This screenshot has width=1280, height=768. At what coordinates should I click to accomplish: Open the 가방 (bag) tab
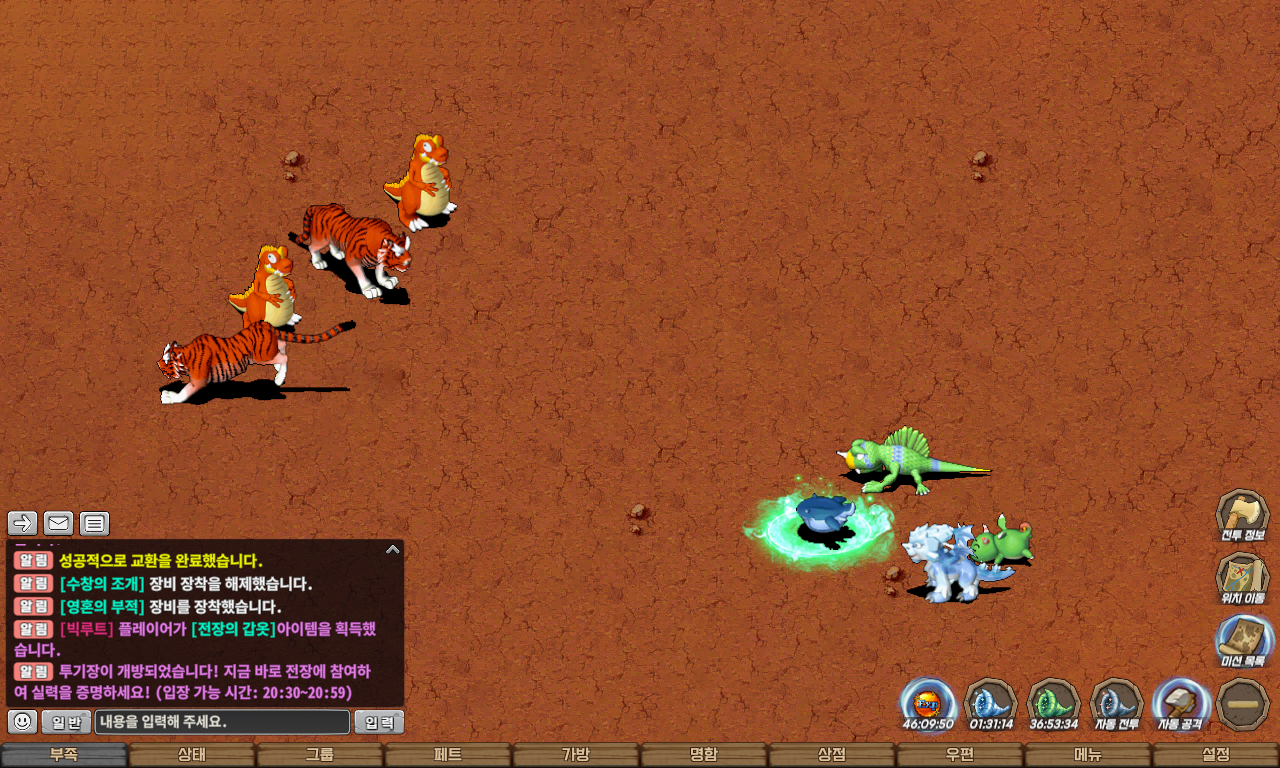click(576, 755)
